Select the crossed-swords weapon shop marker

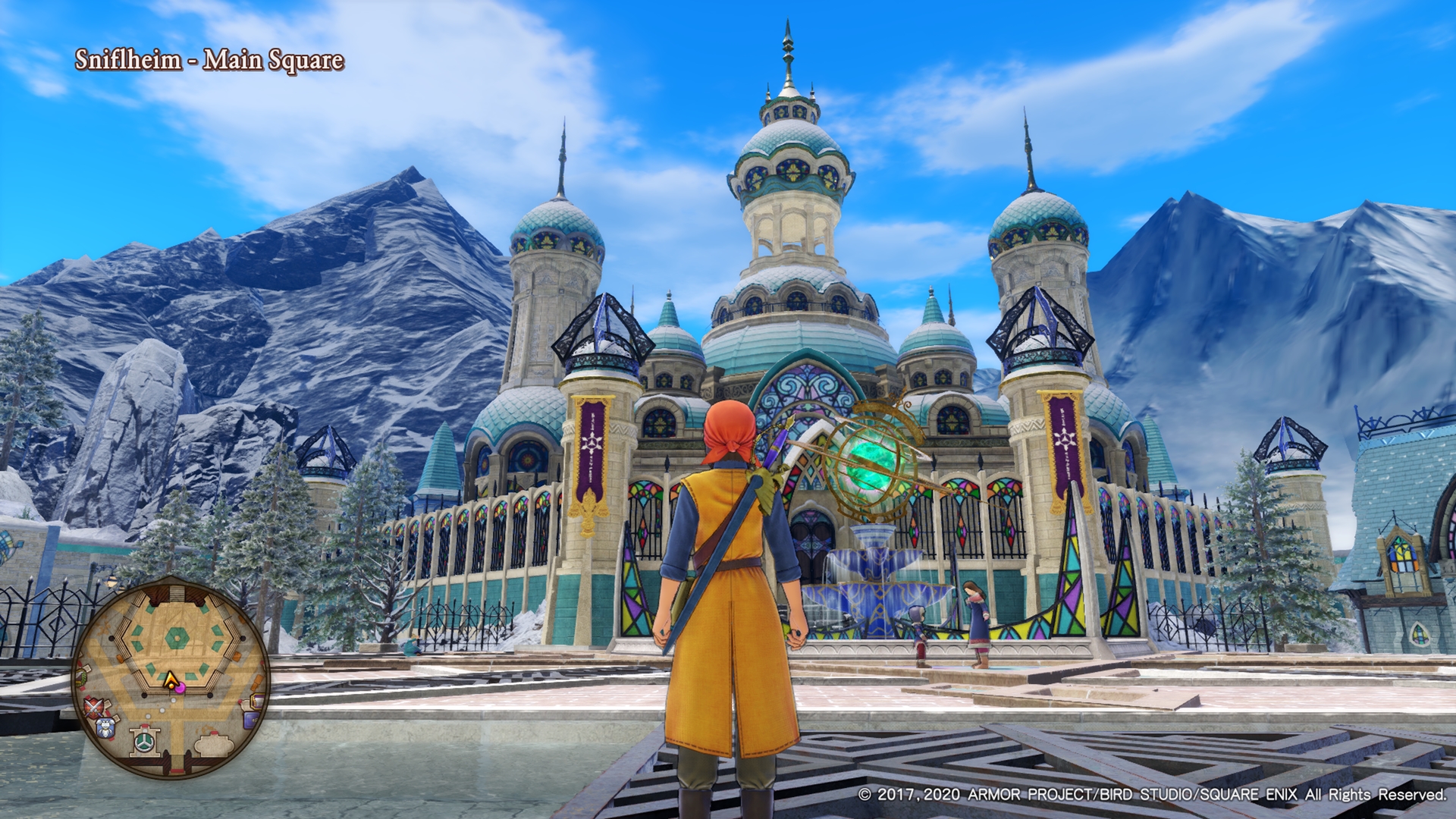(x=94, y=708)
